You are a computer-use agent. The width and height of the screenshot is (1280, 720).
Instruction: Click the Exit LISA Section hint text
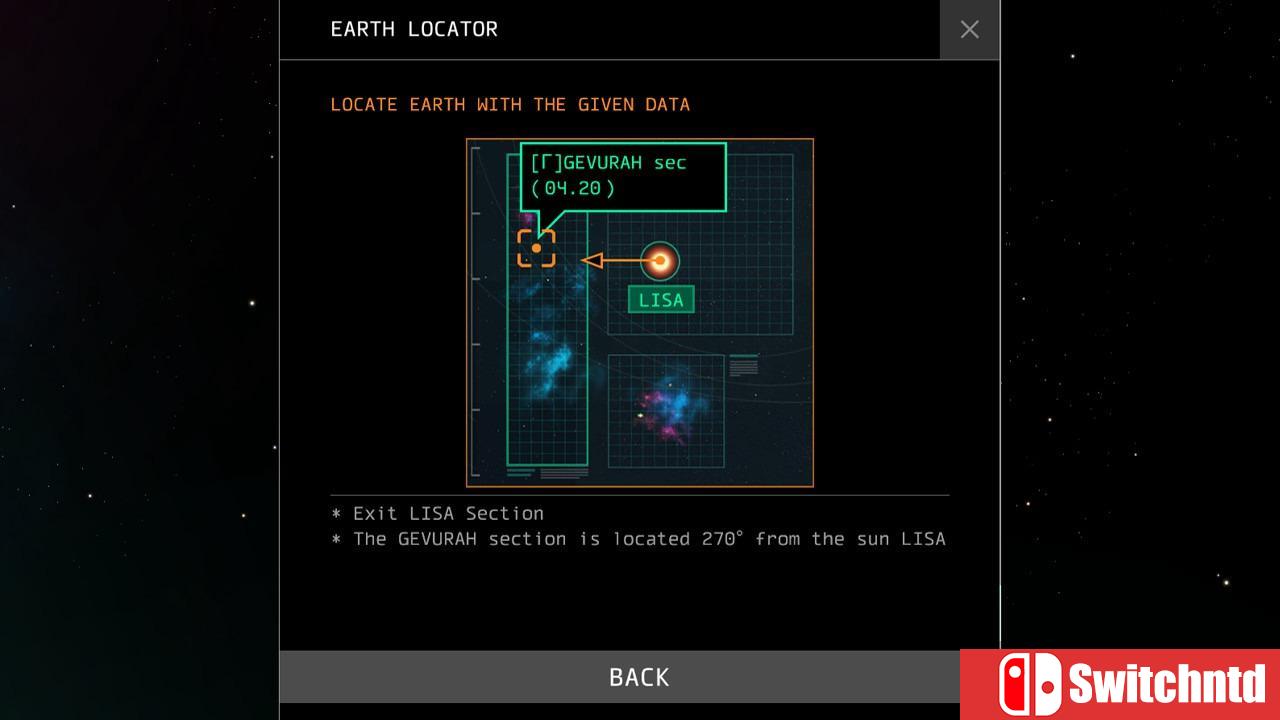pyautogui.click(x=437, y=513)
